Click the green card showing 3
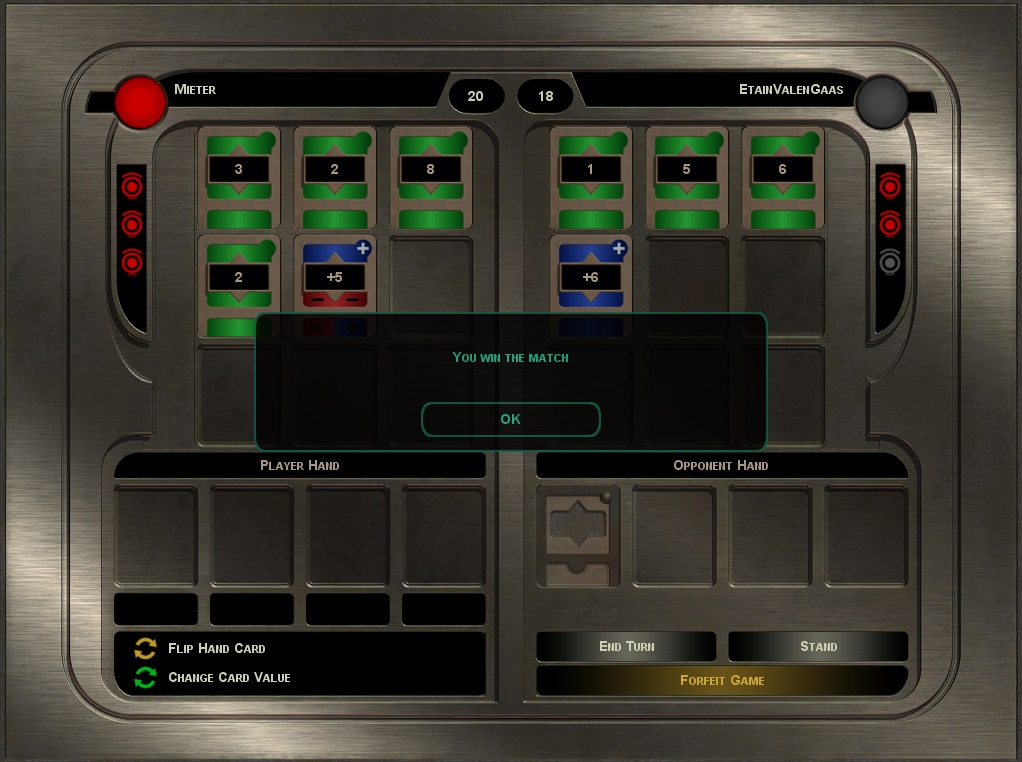The width and height of the screenshot is (1022, 762). pyautogui.click(x=238, y=177)
